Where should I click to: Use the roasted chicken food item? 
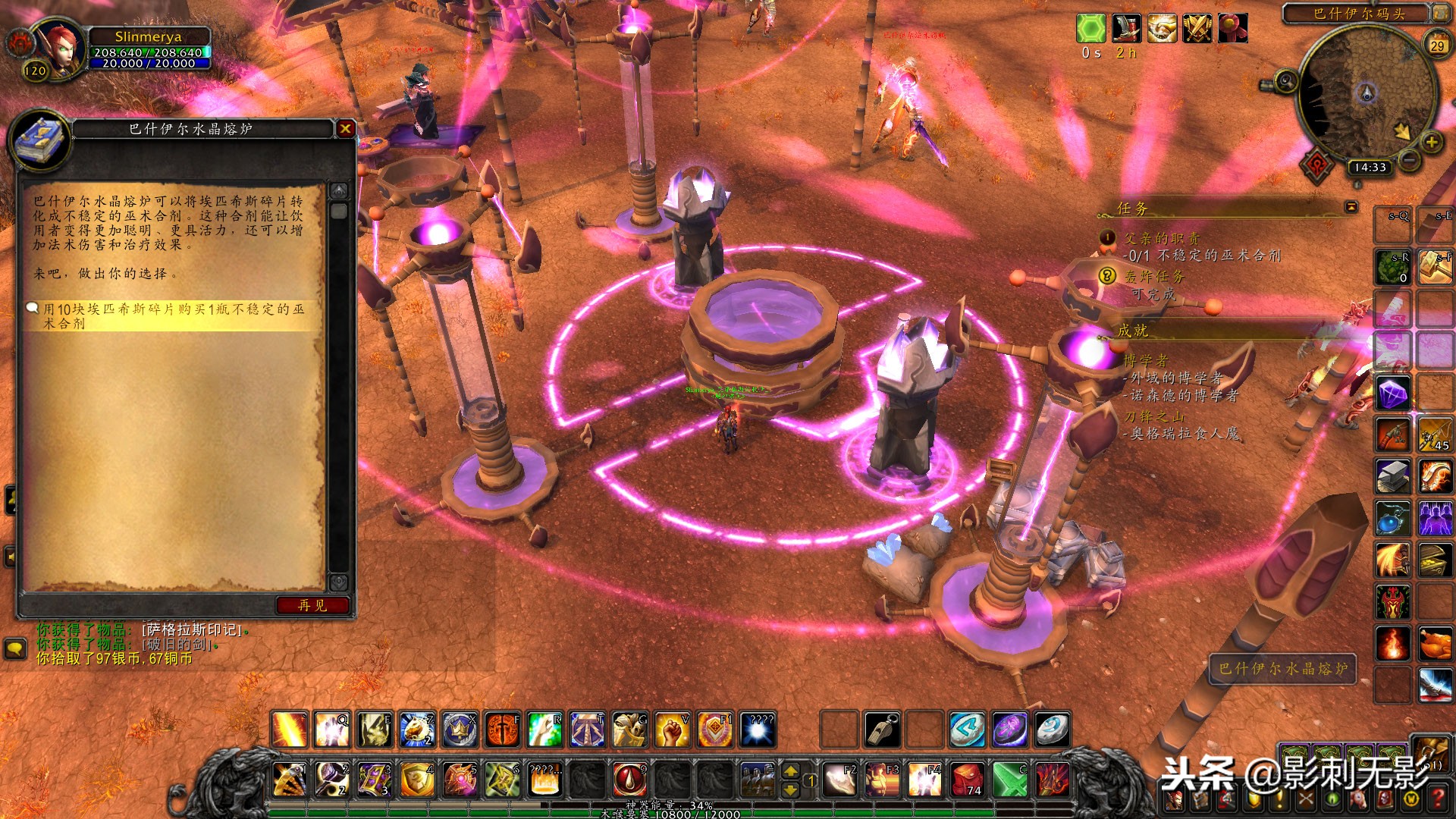tap(1435, 643)
